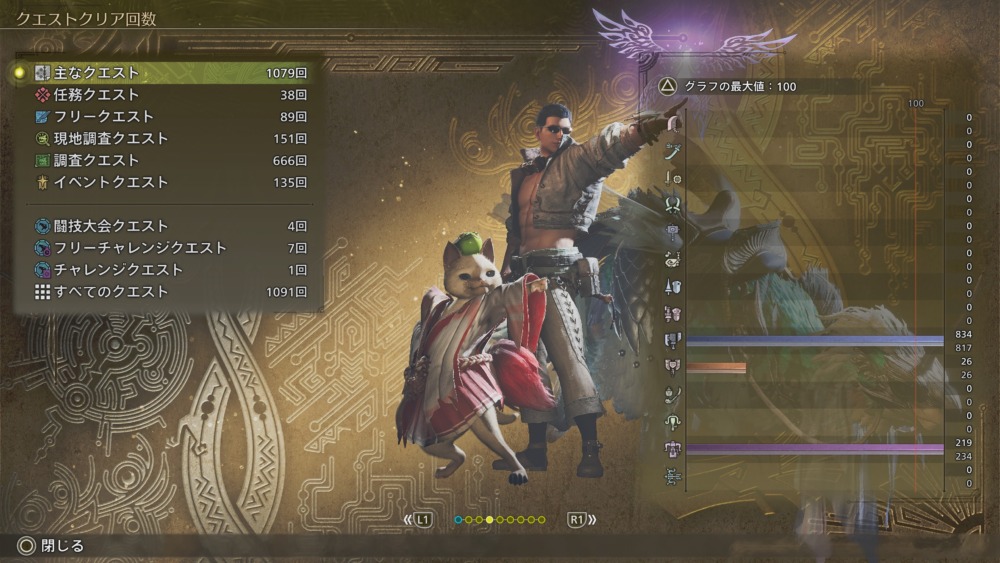Advance to the next page arrow
Image resolution: width=1000 pixels, height=563 pixels.
581,520
